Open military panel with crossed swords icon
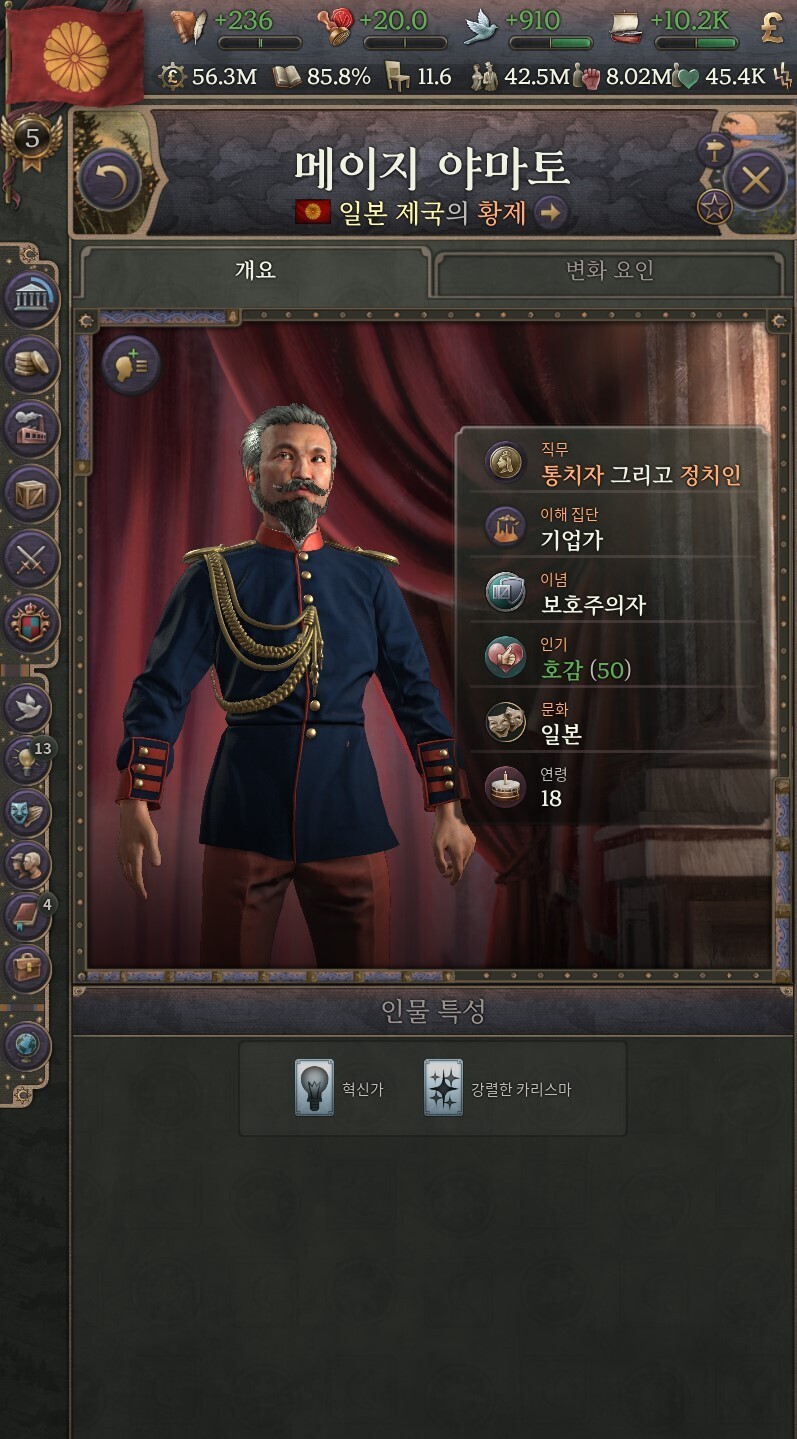797x1439 pixels. pyautogui.click(x=32, y=558)
